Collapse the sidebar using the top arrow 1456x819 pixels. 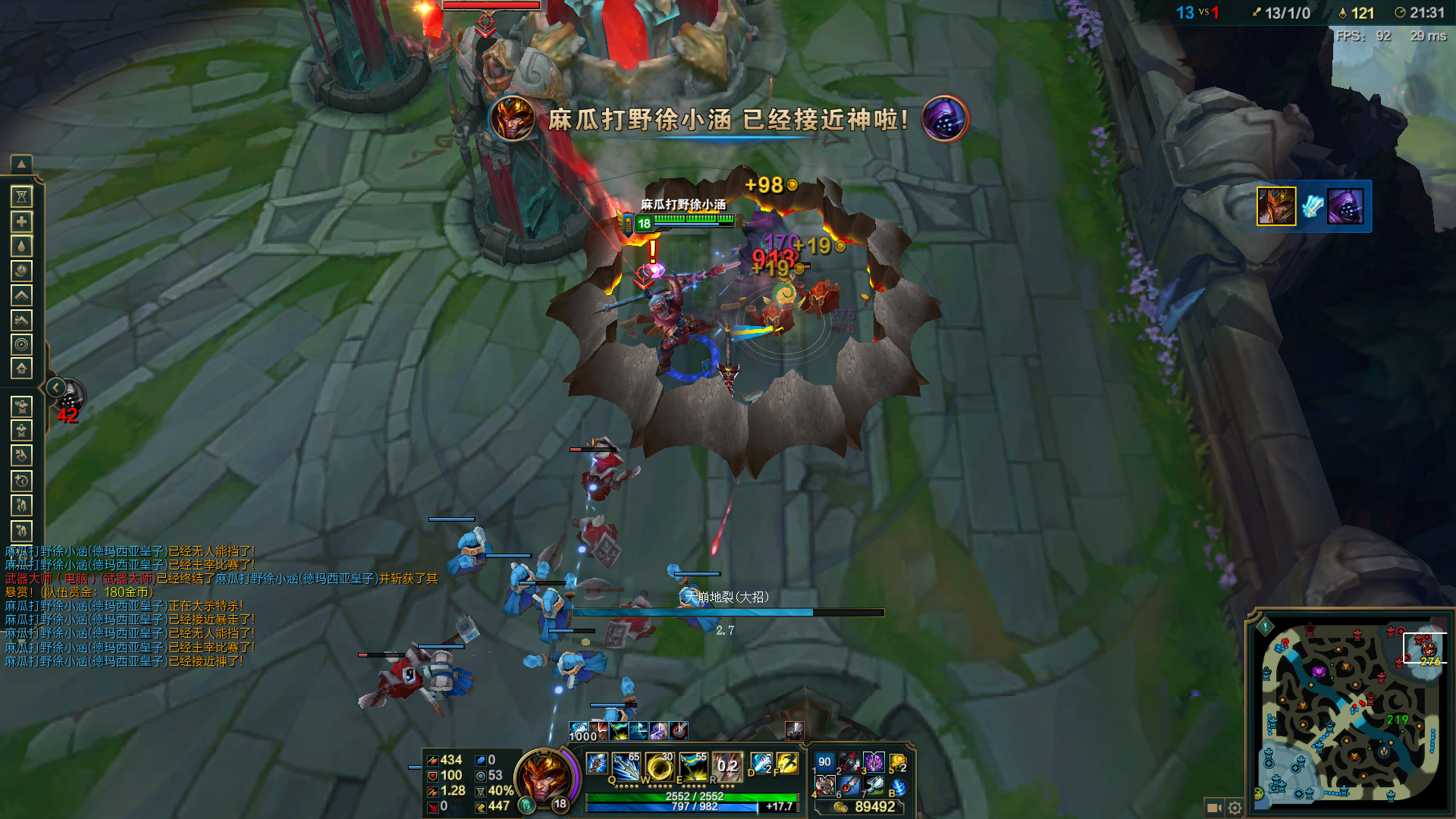tap(22, 164)
